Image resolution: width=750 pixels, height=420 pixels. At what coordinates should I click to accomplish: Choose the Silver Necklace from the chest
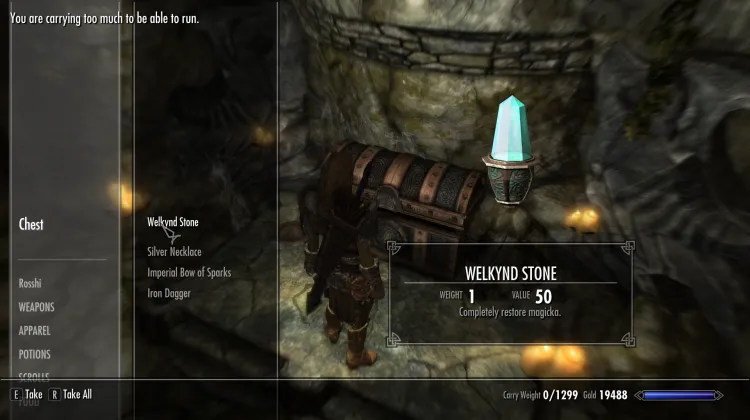(x=174, y=252)
